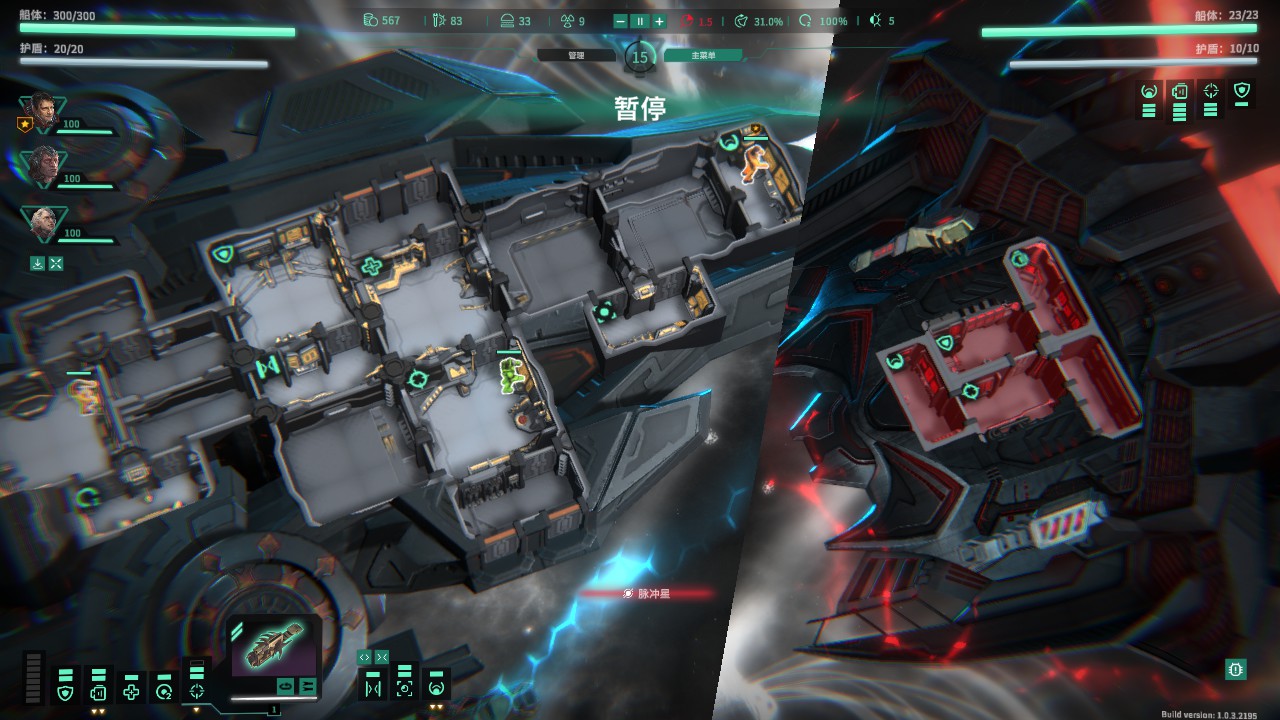The image size is (1280, 720).
Task: Select the targeting reticle system icon
Action: [196, 687]
